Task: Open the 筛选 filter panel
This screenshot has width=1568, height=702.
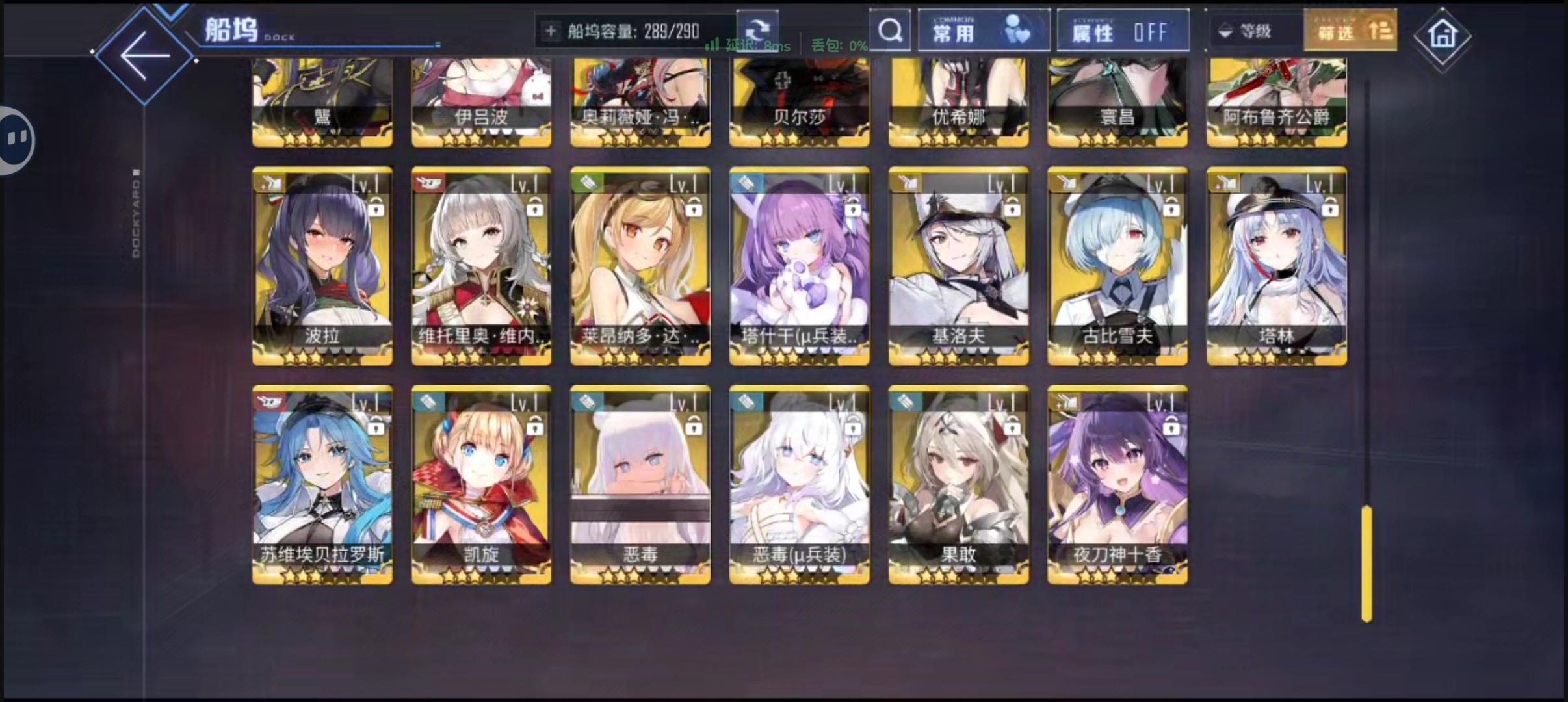Action: pos(1349,29)
